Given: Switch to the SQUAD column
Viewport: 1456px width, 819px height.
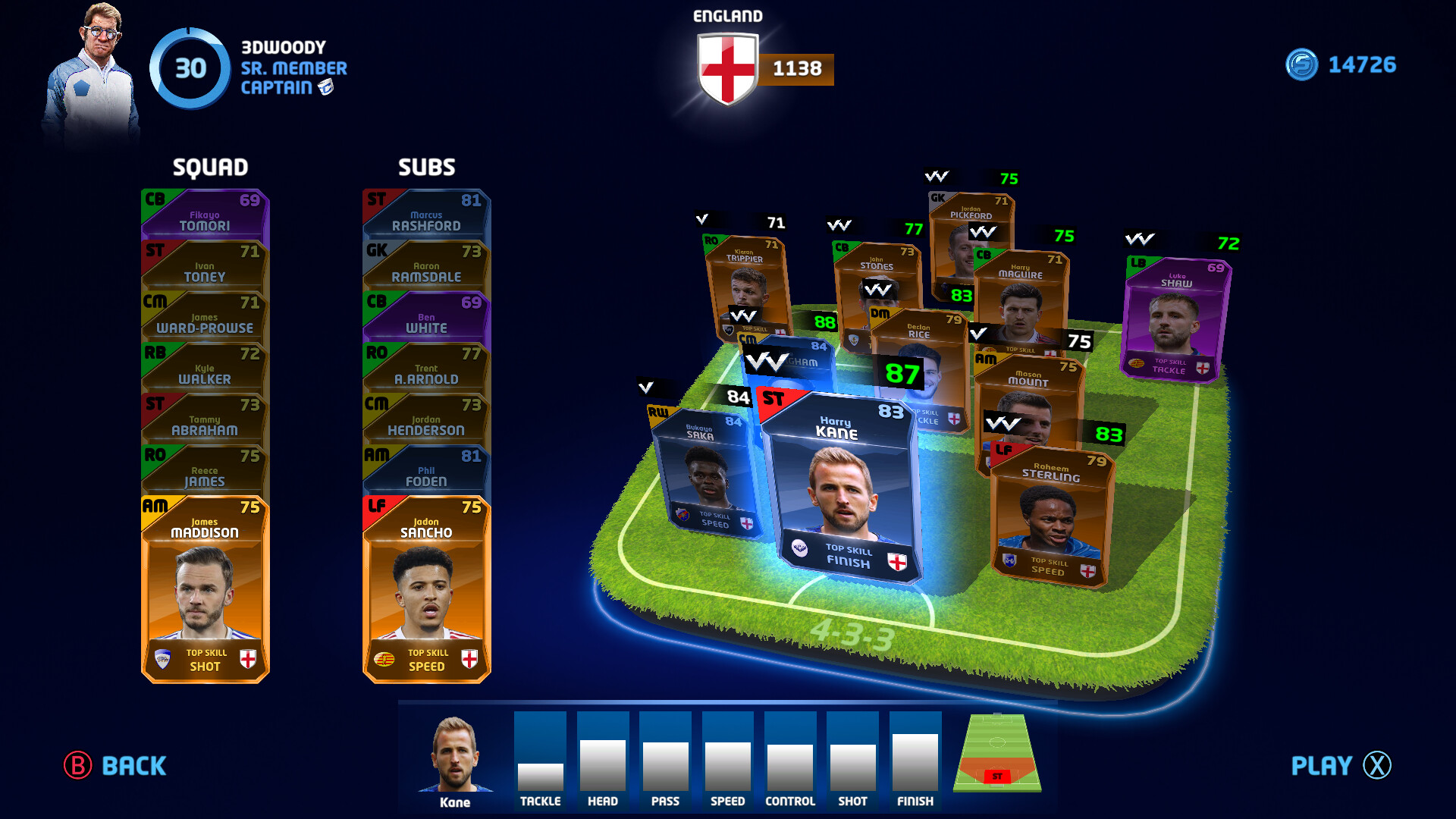Looking at the screenshot, I should click(x=208, y=165).
